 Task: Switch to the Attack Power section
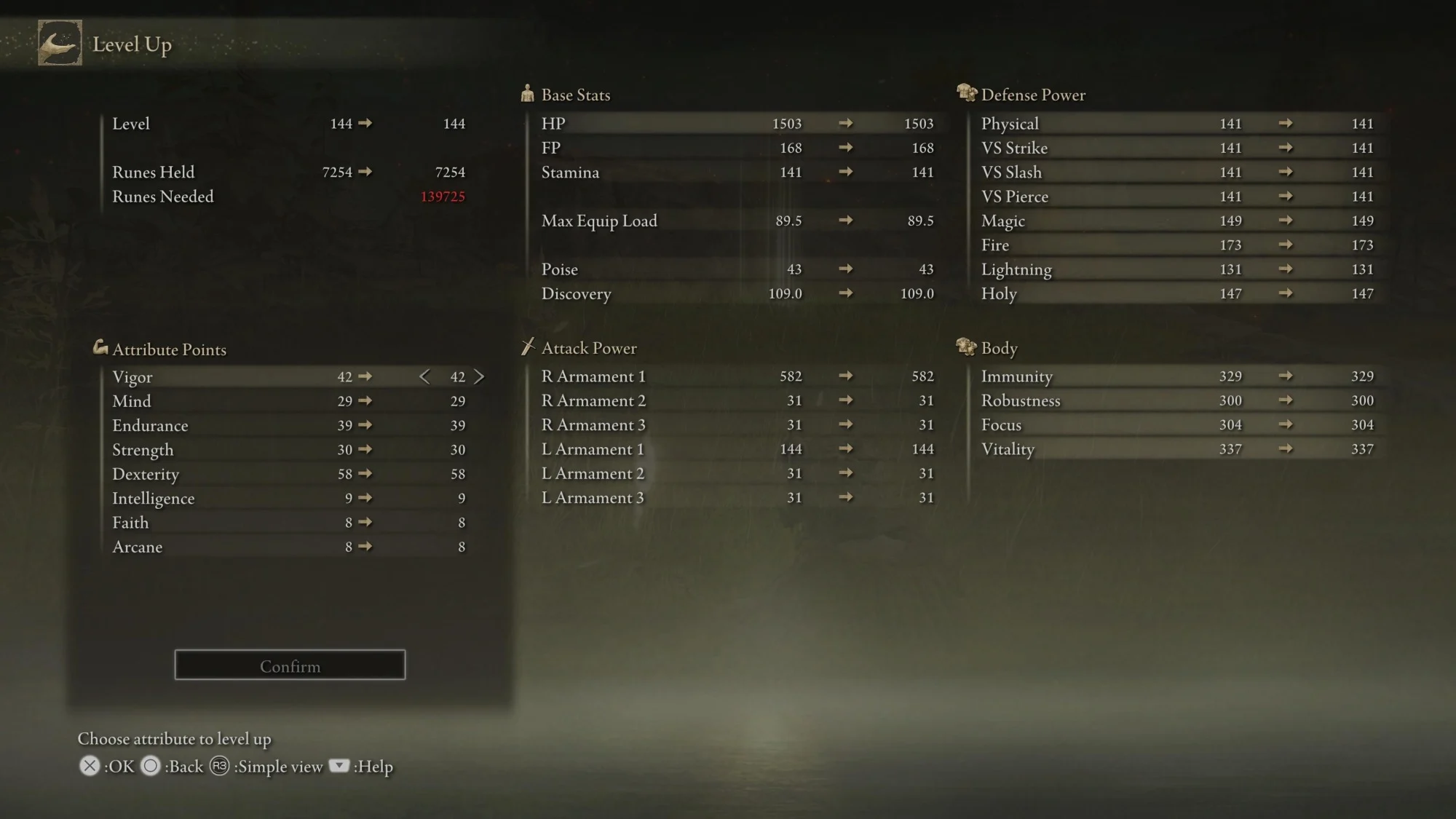tap(588, 347)
